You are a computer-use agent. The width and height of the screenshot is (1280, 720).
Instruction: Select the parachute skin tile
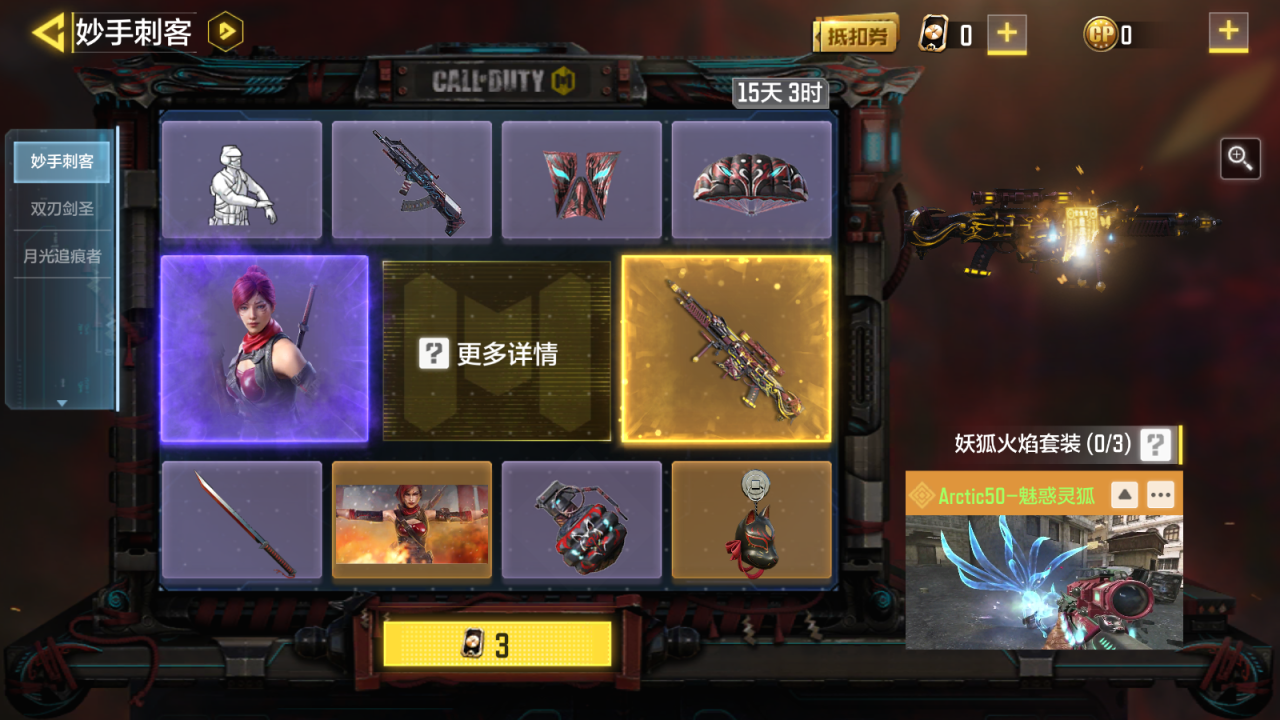coord(752,180)
